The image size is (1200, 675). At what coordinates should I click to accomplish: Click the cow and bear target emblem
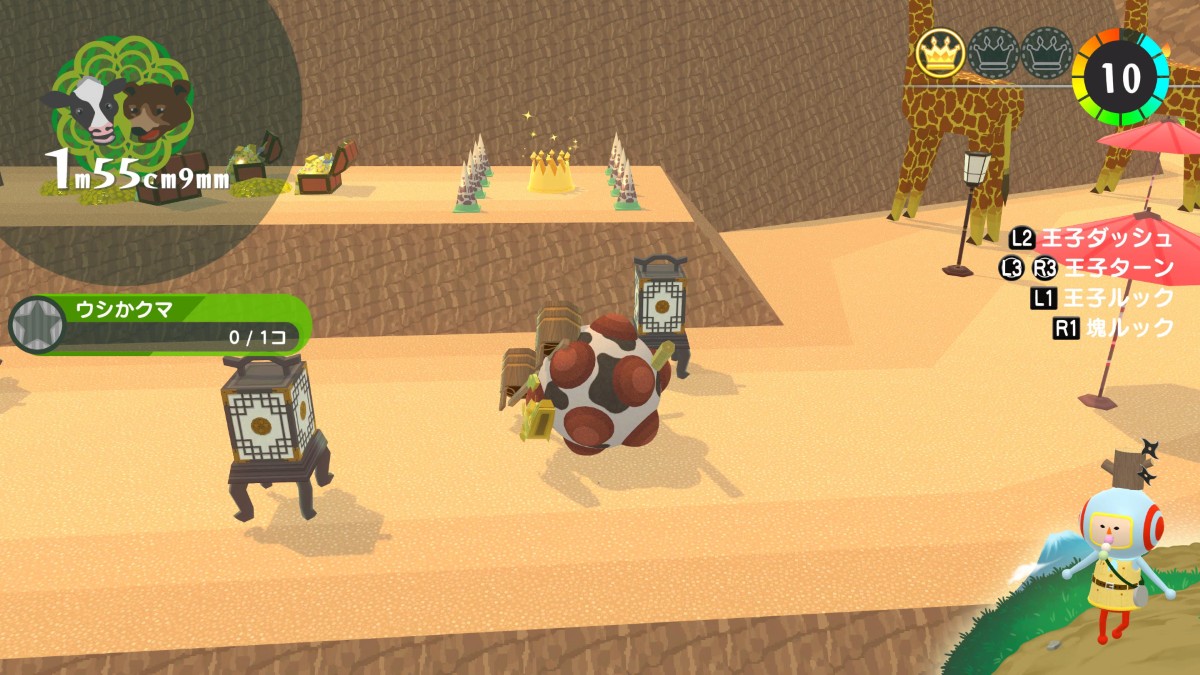(121, 107)
